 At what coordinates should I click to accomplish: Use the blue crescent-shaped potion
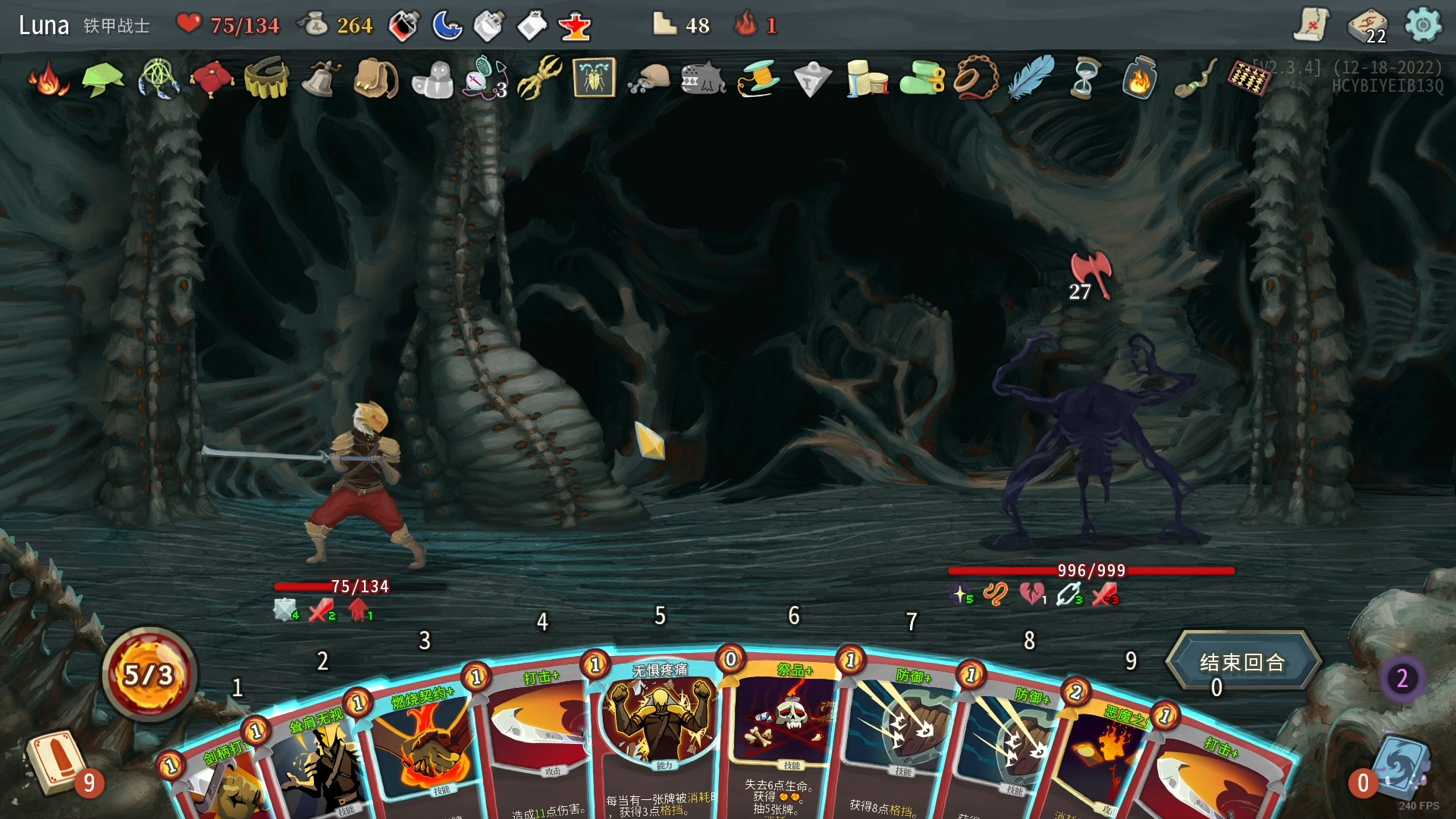(x=447, y=26)
